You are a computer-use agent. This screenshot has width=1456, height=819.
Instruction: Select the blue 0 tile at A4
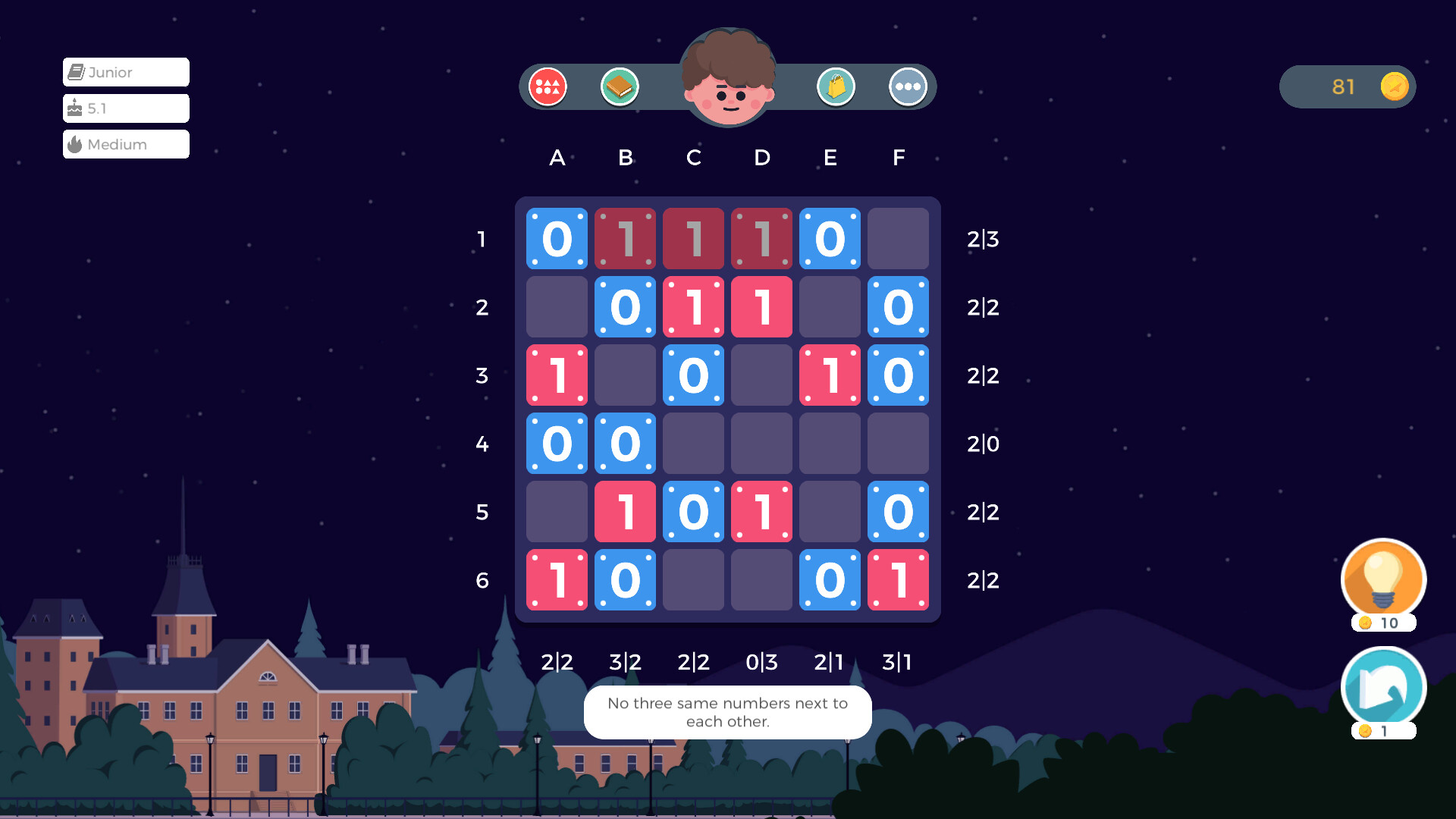click(x=557, y=444)
